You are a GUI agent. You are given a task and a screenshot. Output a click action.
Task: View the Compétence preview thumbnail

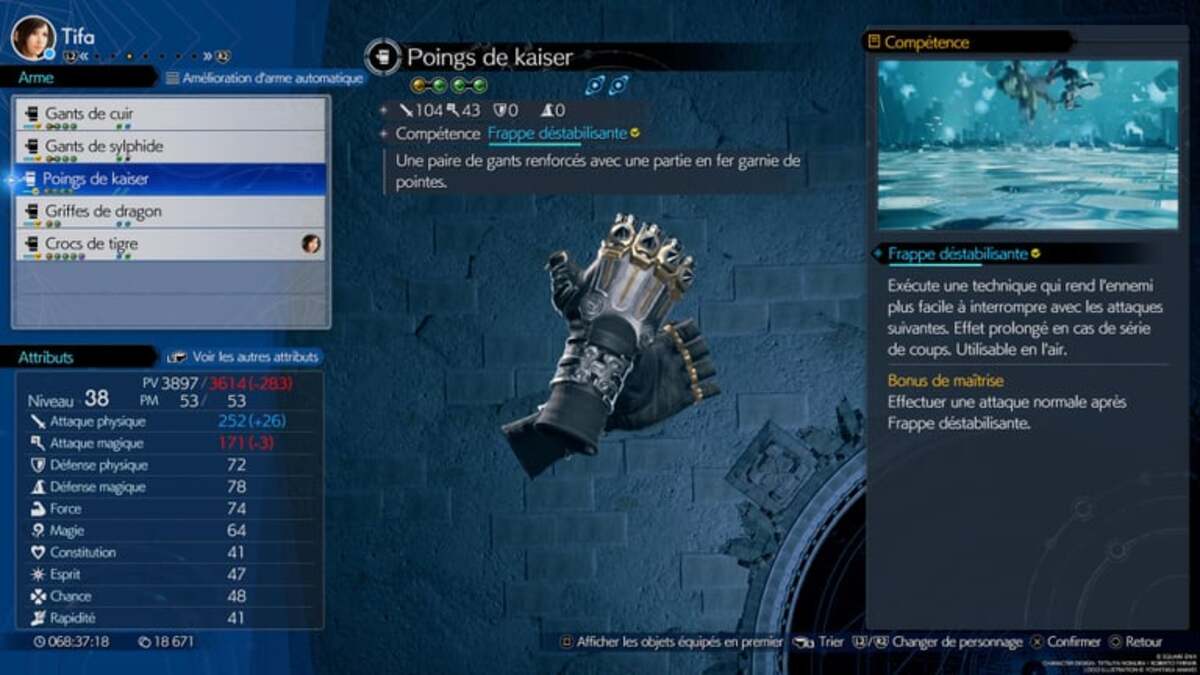(x=1027, y=145)
